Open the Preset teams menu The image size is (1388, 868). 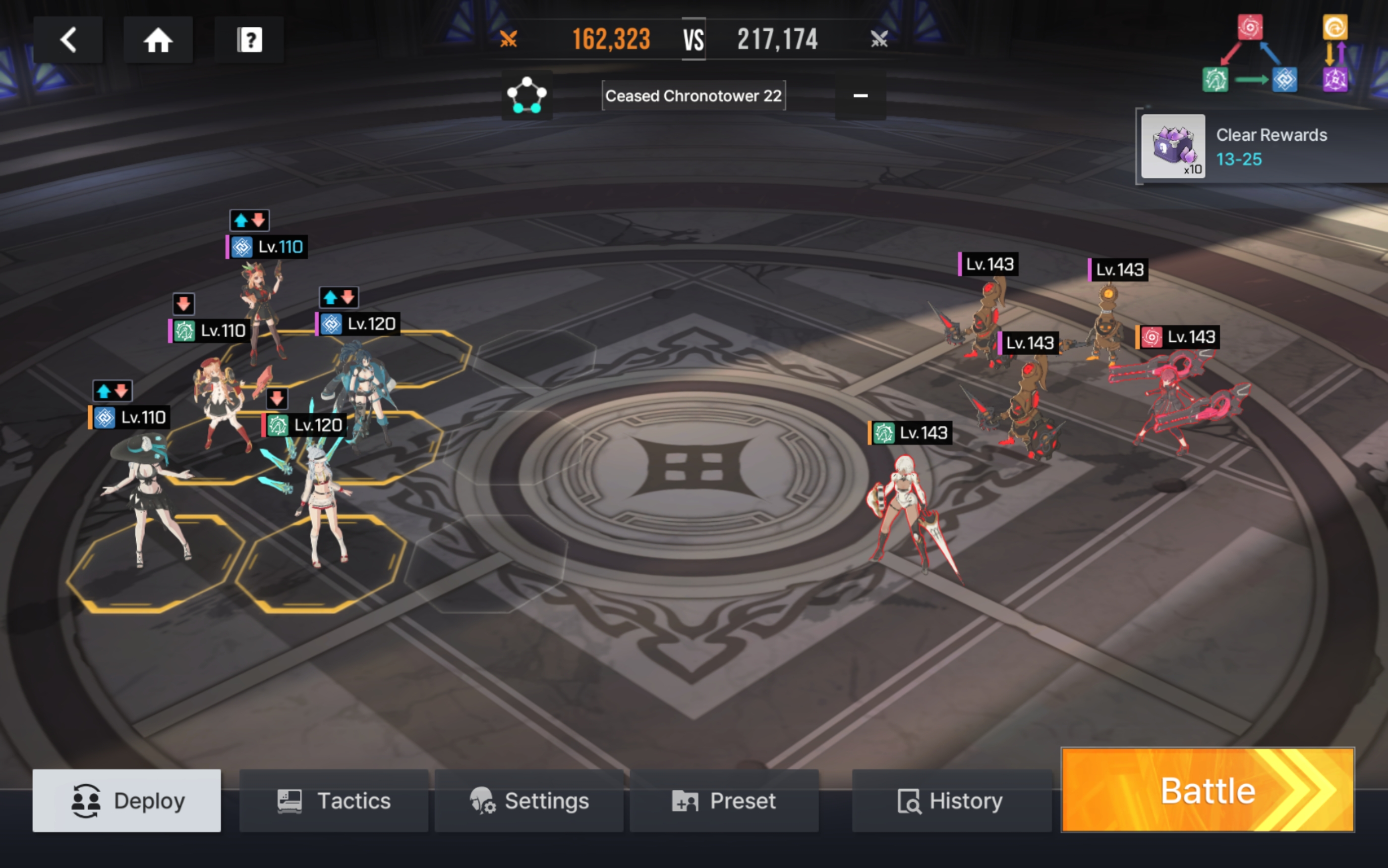tap(724, 800)
